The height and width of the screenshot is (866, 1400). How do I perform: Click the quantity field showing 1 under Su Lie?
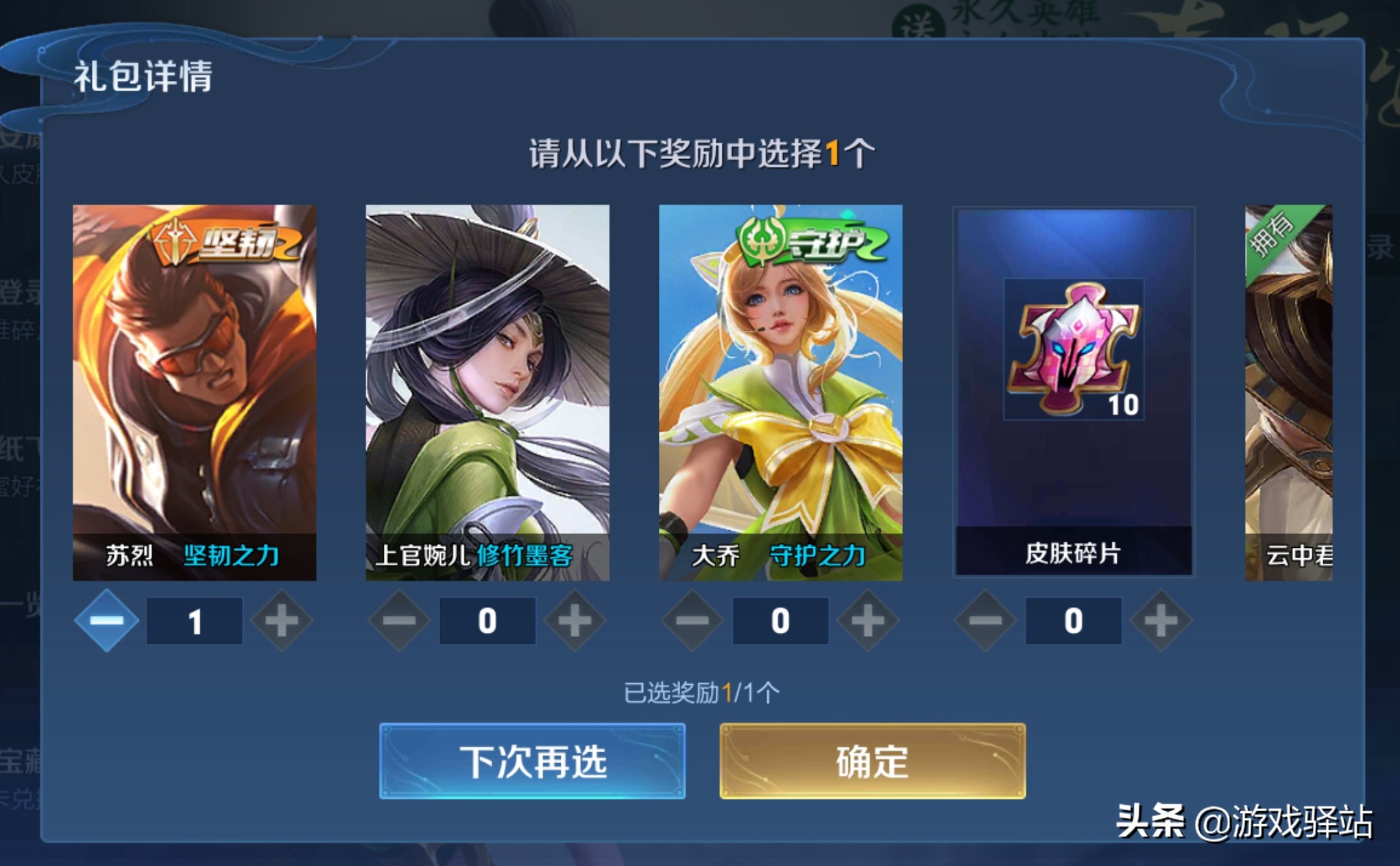tap(194, 619)
